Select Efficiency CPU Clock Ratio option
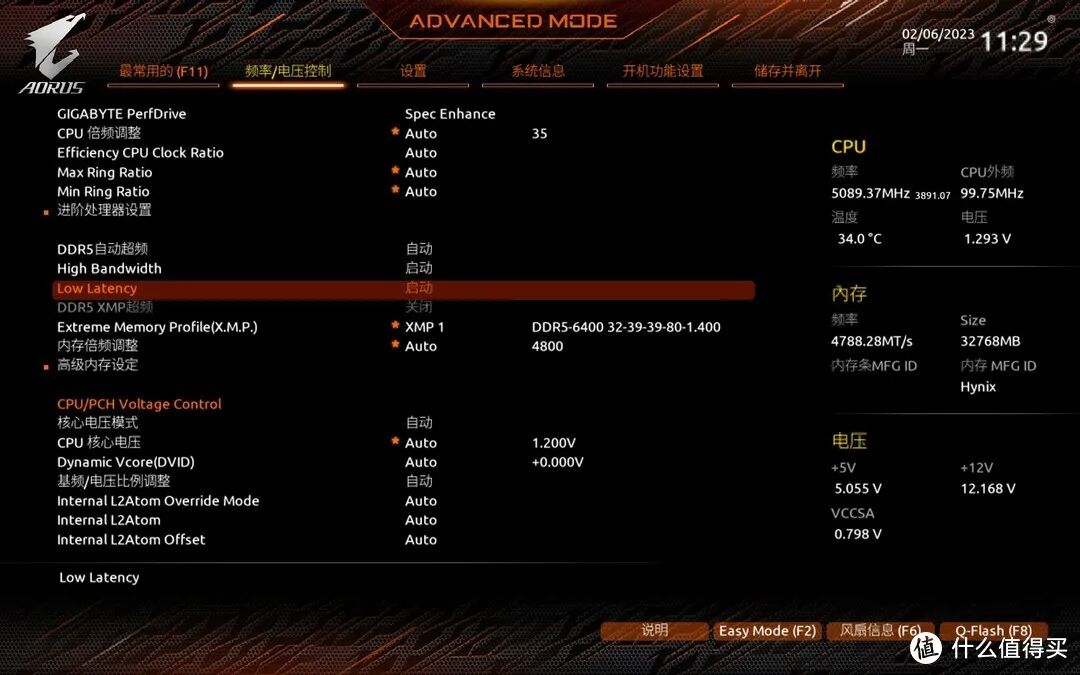The image size is (1080, 675). [140, 153]
